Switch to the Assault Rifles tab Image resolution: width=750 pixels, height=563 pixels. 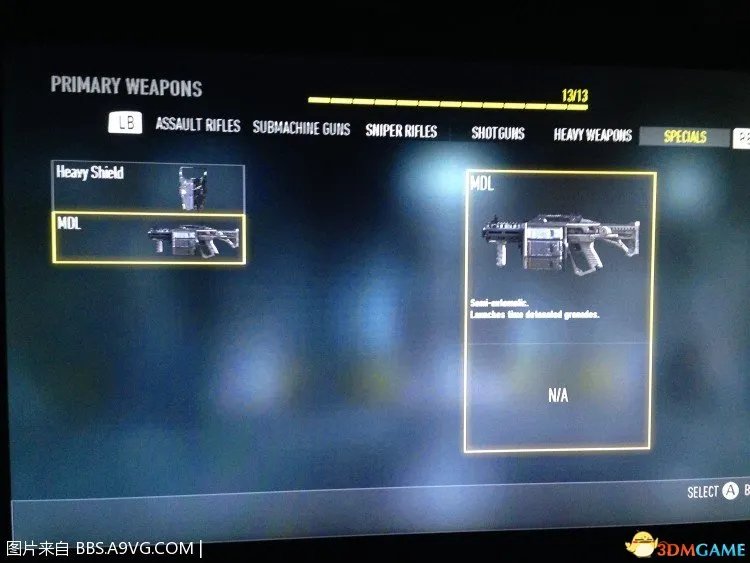[x=198, y=125]
